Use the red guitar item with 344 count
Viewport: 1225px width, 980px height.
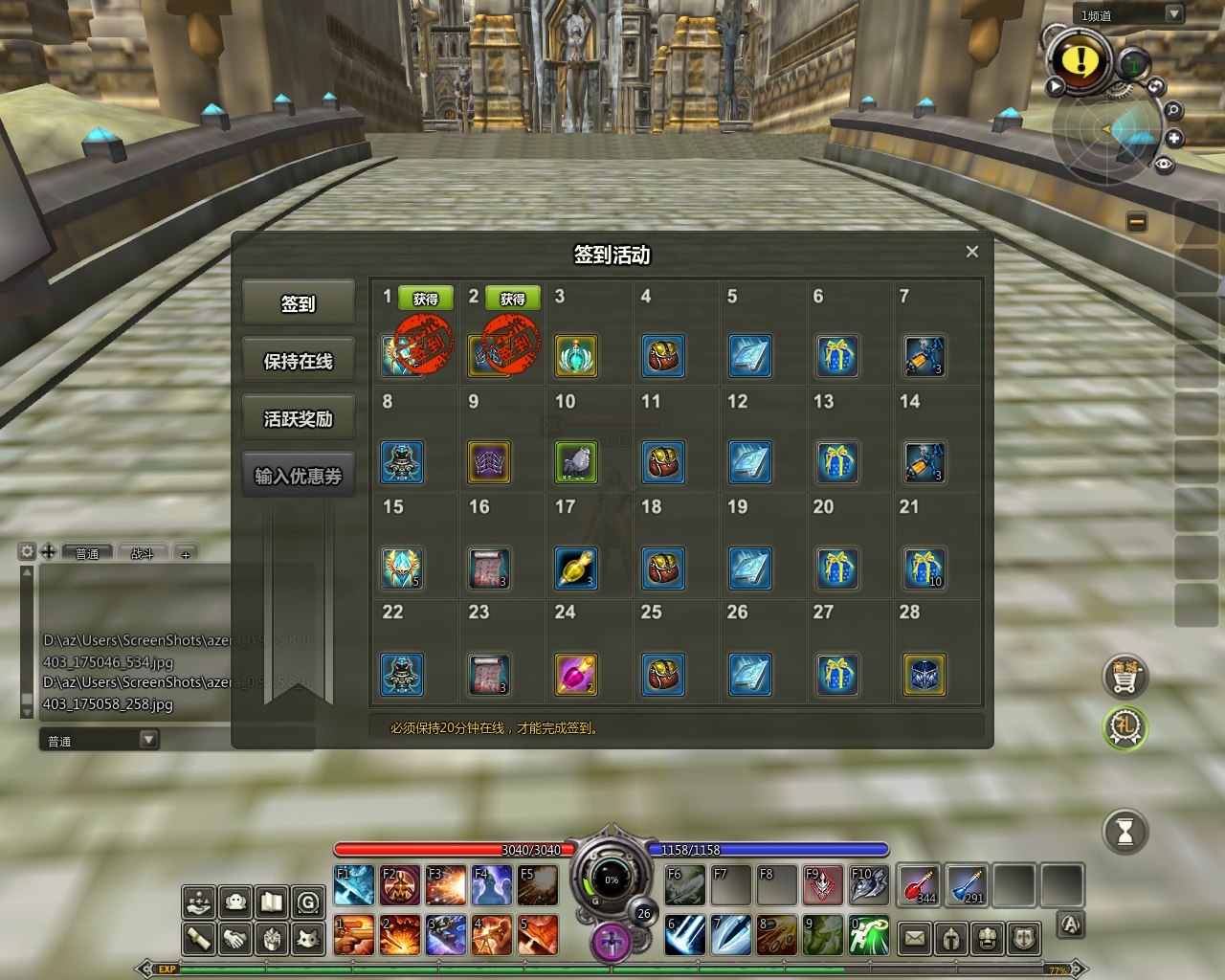[919, 885]
